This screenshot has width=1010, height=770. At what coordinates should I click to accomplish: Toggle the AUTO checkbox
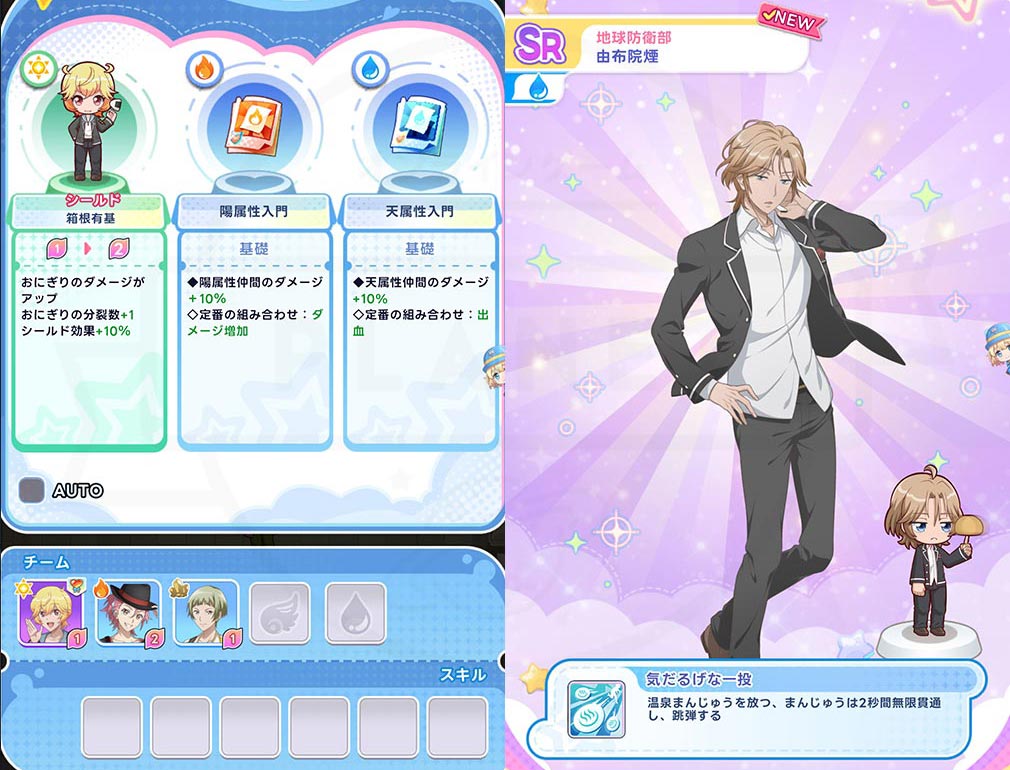33,491
